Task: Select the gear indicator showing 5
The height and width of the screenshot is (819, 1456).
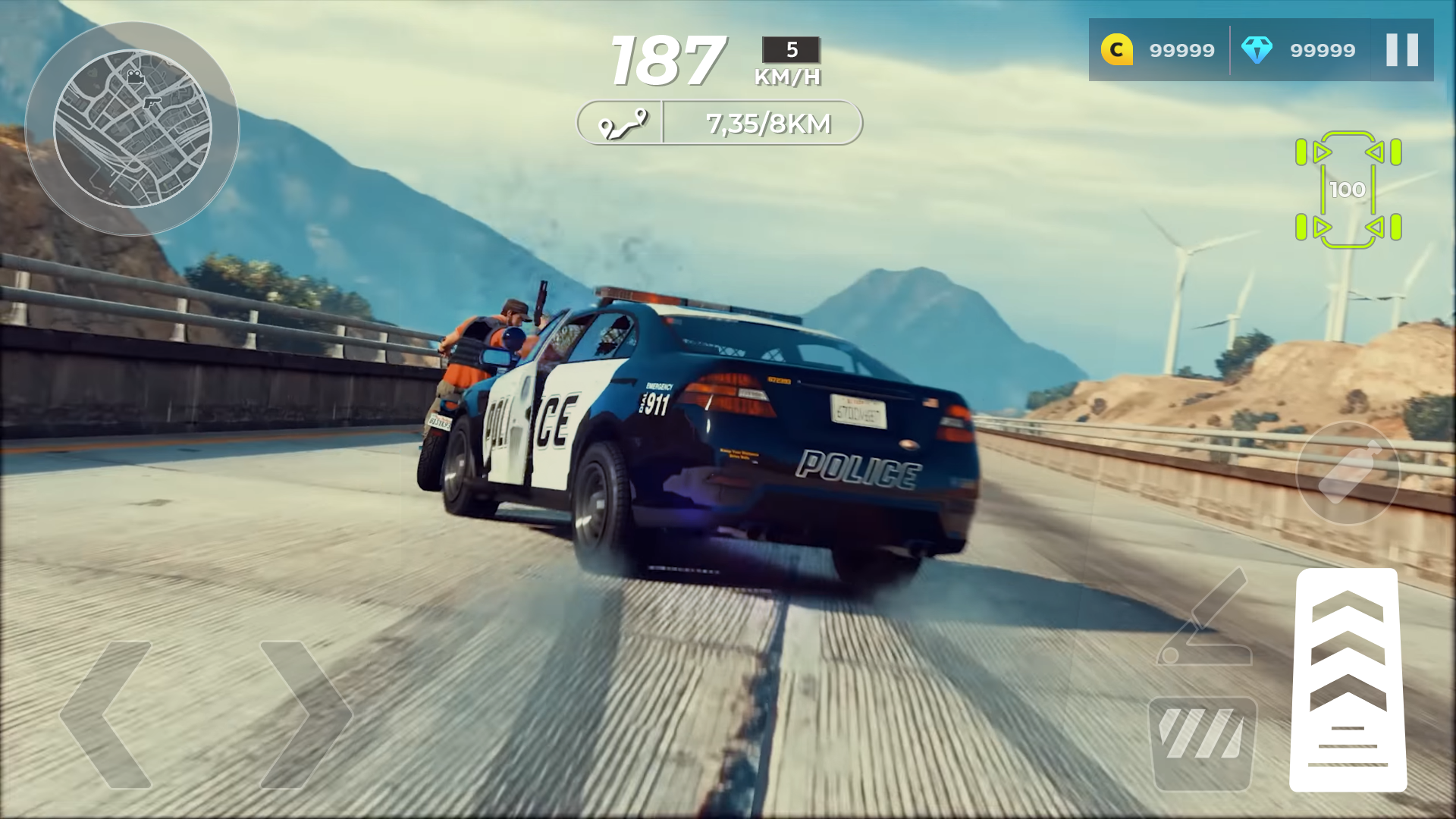Action: click(x=791, y=51)
